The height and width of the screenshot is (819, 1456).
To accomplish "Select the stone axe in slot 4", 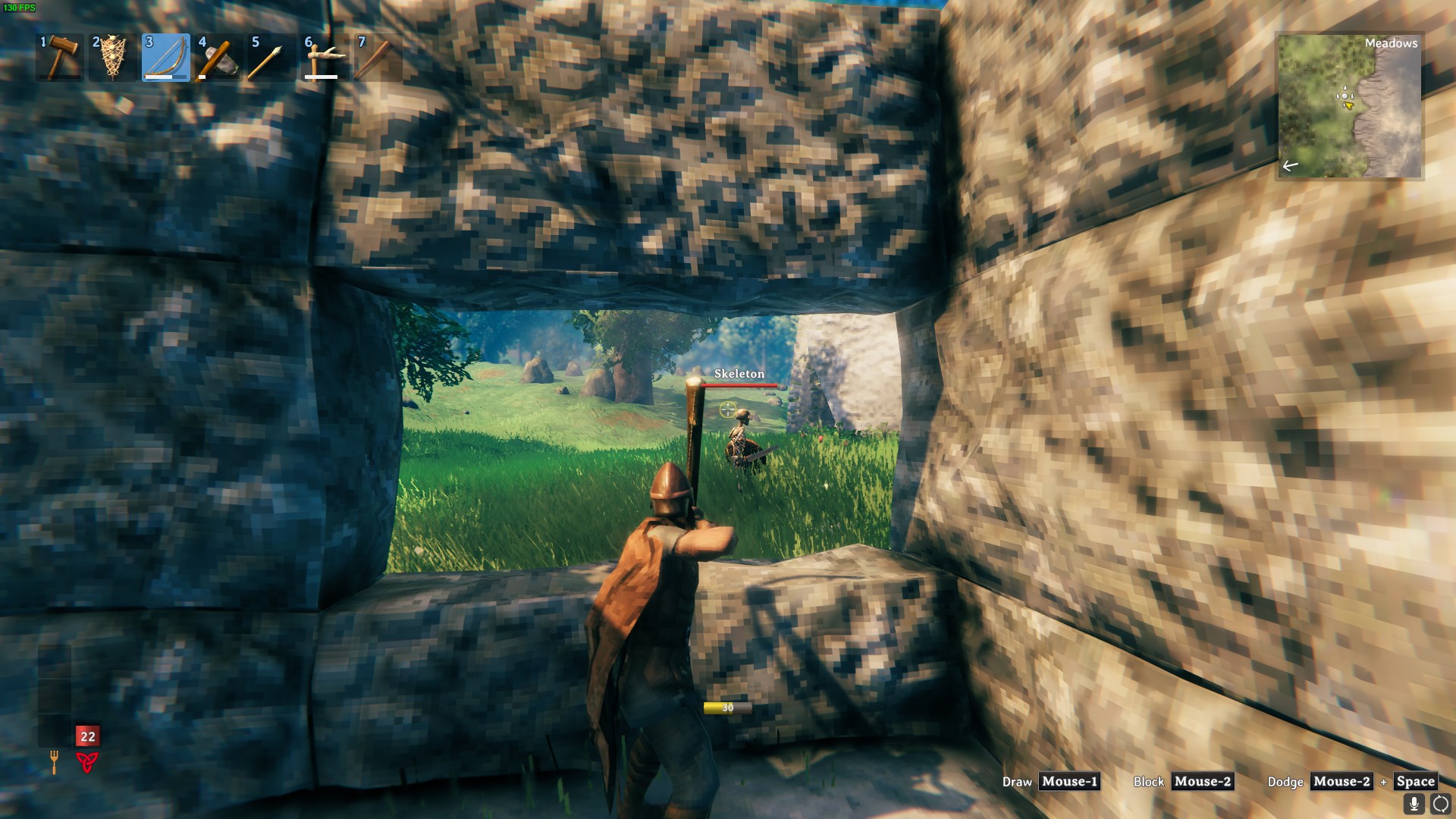I will (x=221, y=57).
